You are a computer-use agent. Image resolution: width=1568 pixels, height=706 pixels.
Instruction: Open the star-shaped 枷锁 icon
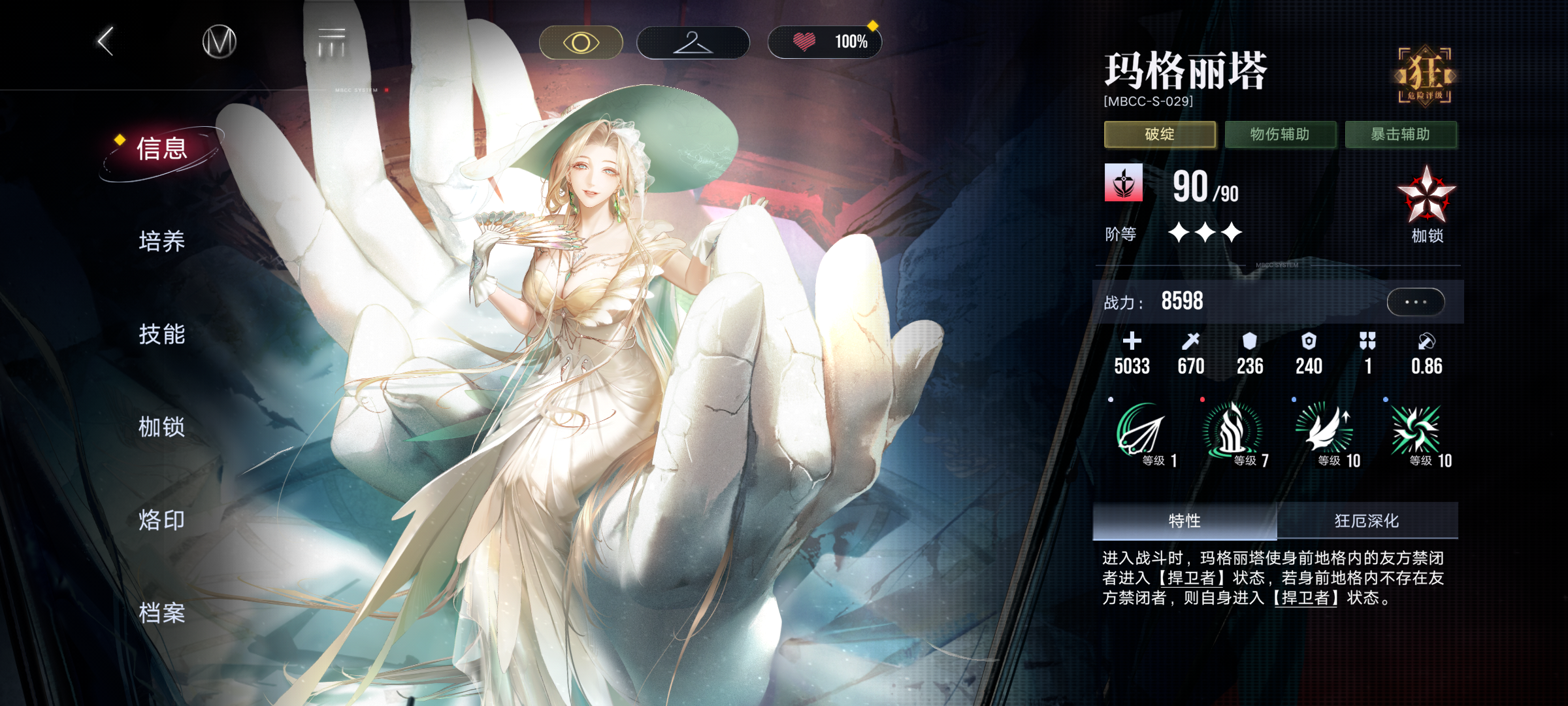point(1426,196)
